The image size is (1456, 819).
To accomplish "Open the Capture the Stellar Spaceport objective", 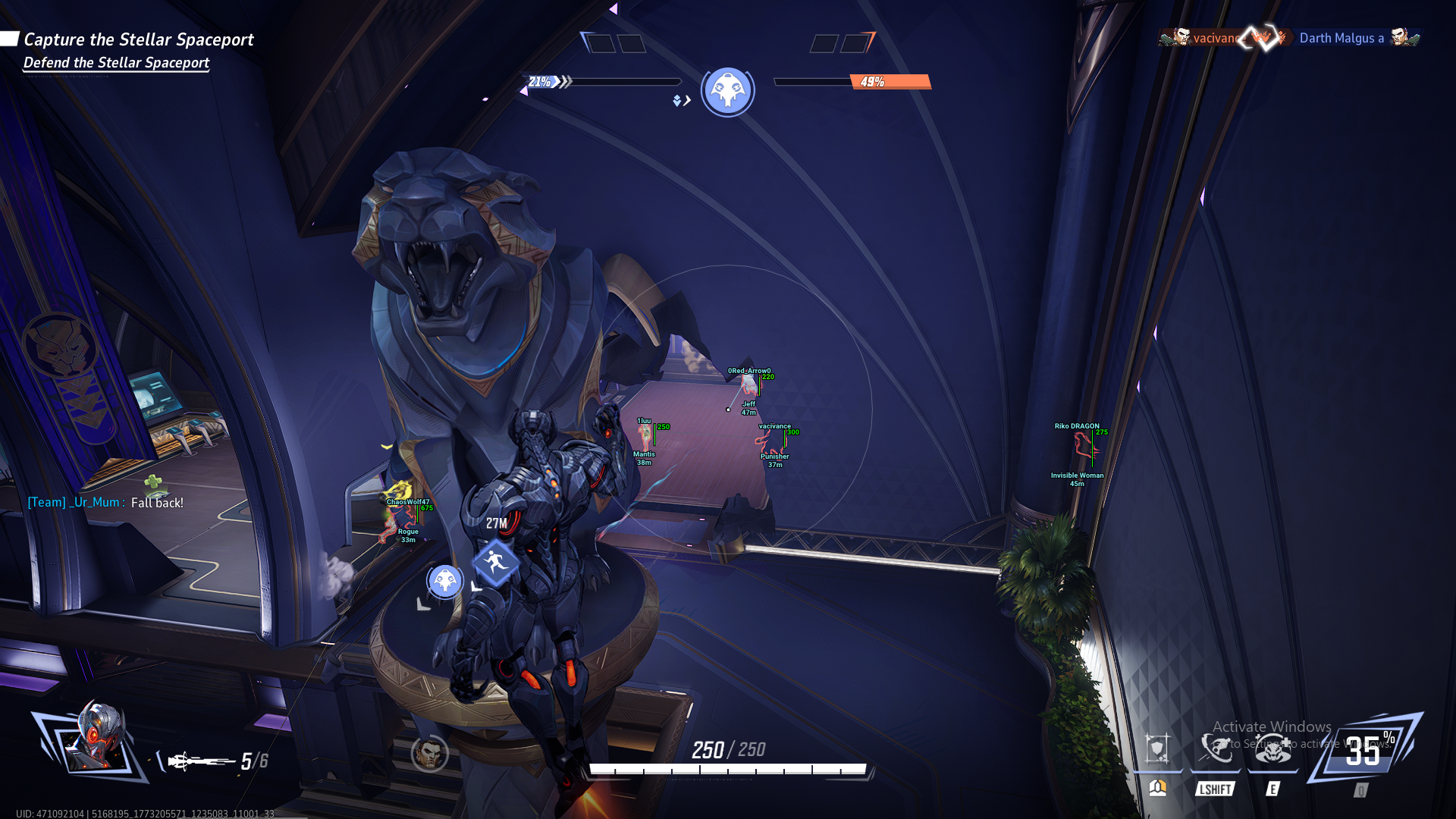I will (138, 39).
